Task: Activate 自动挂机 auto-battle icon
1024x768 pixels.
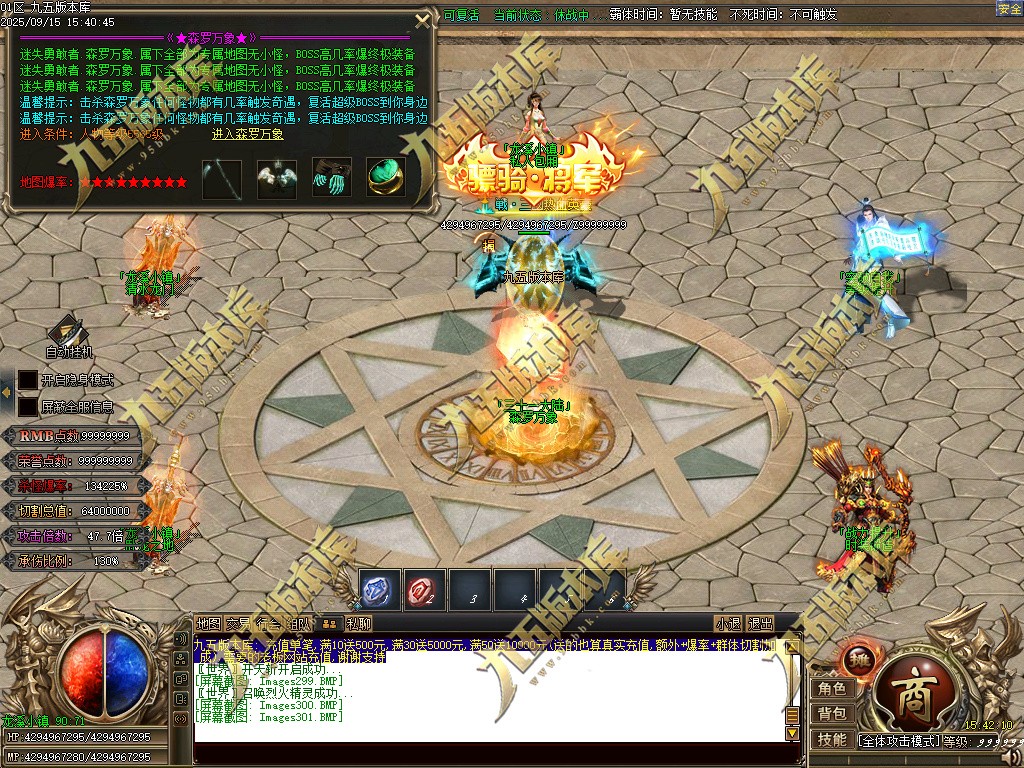Action: pyautogui.click(x=68, y=333)
